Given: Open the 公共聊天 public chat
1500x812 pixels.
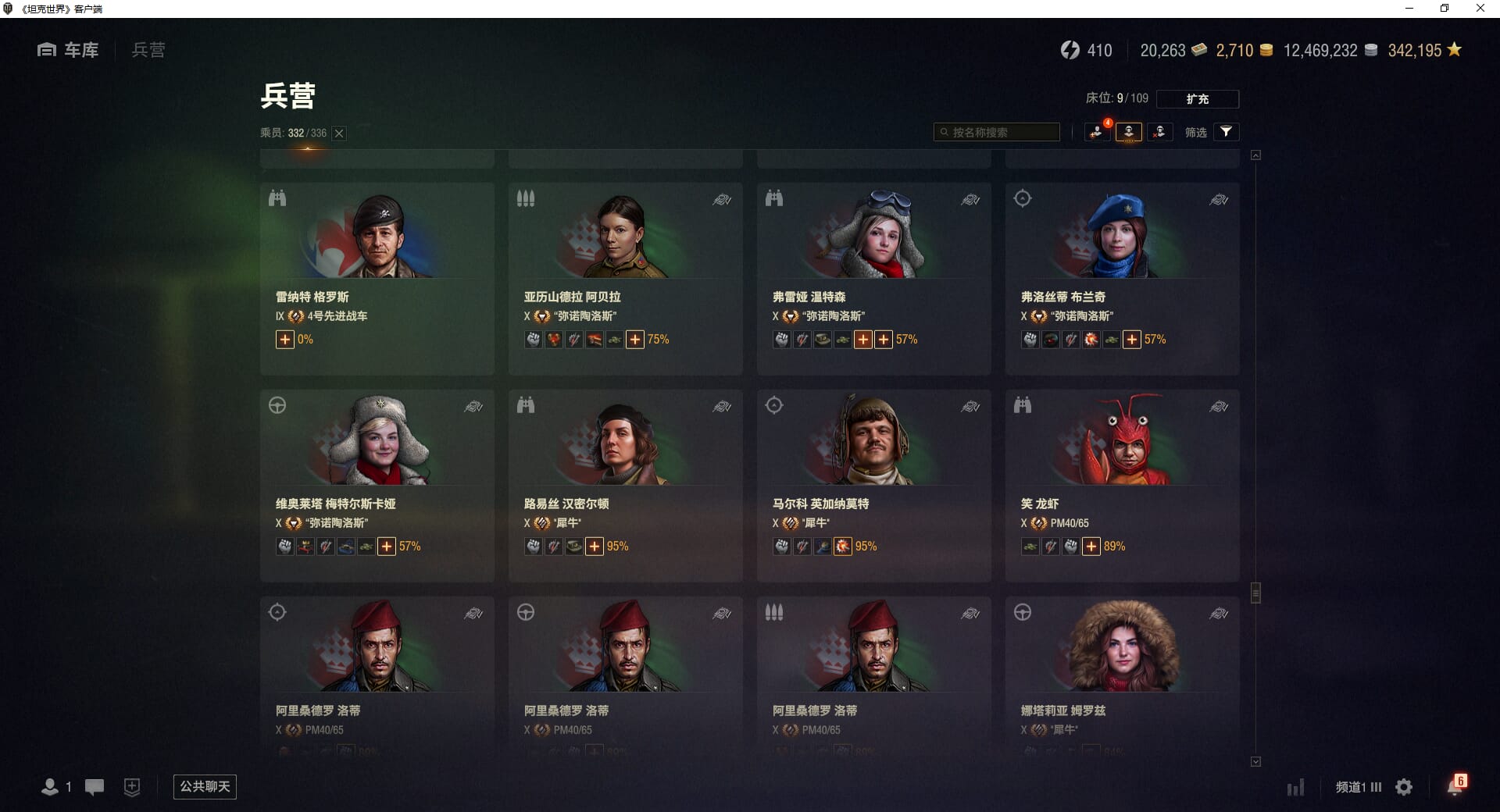Looking at the screenshot, I should [205, 786].
